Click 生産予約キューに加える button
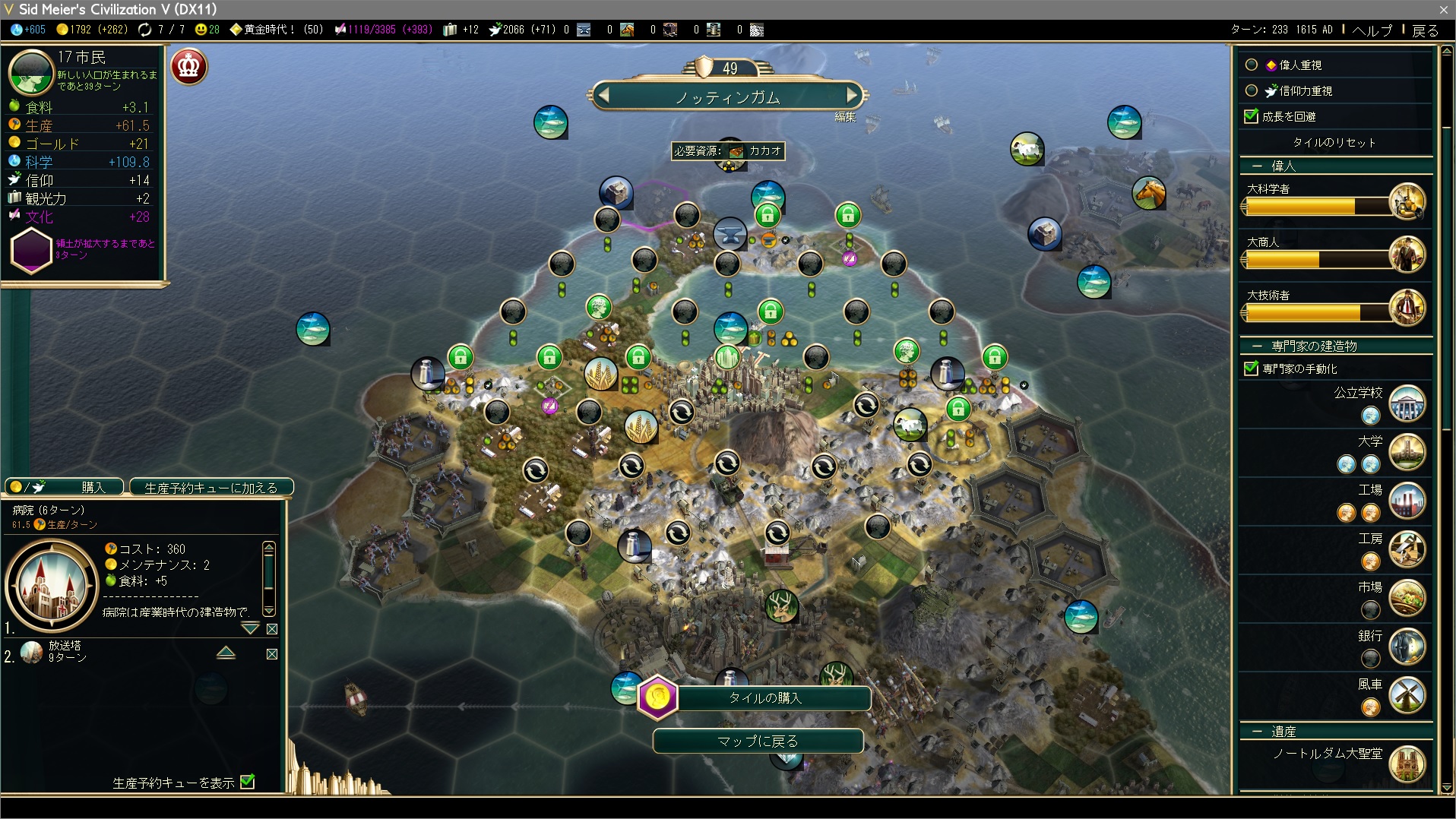Image resolution: width=1456 pixels, height=819 pixels. click(x=211, y=488)
